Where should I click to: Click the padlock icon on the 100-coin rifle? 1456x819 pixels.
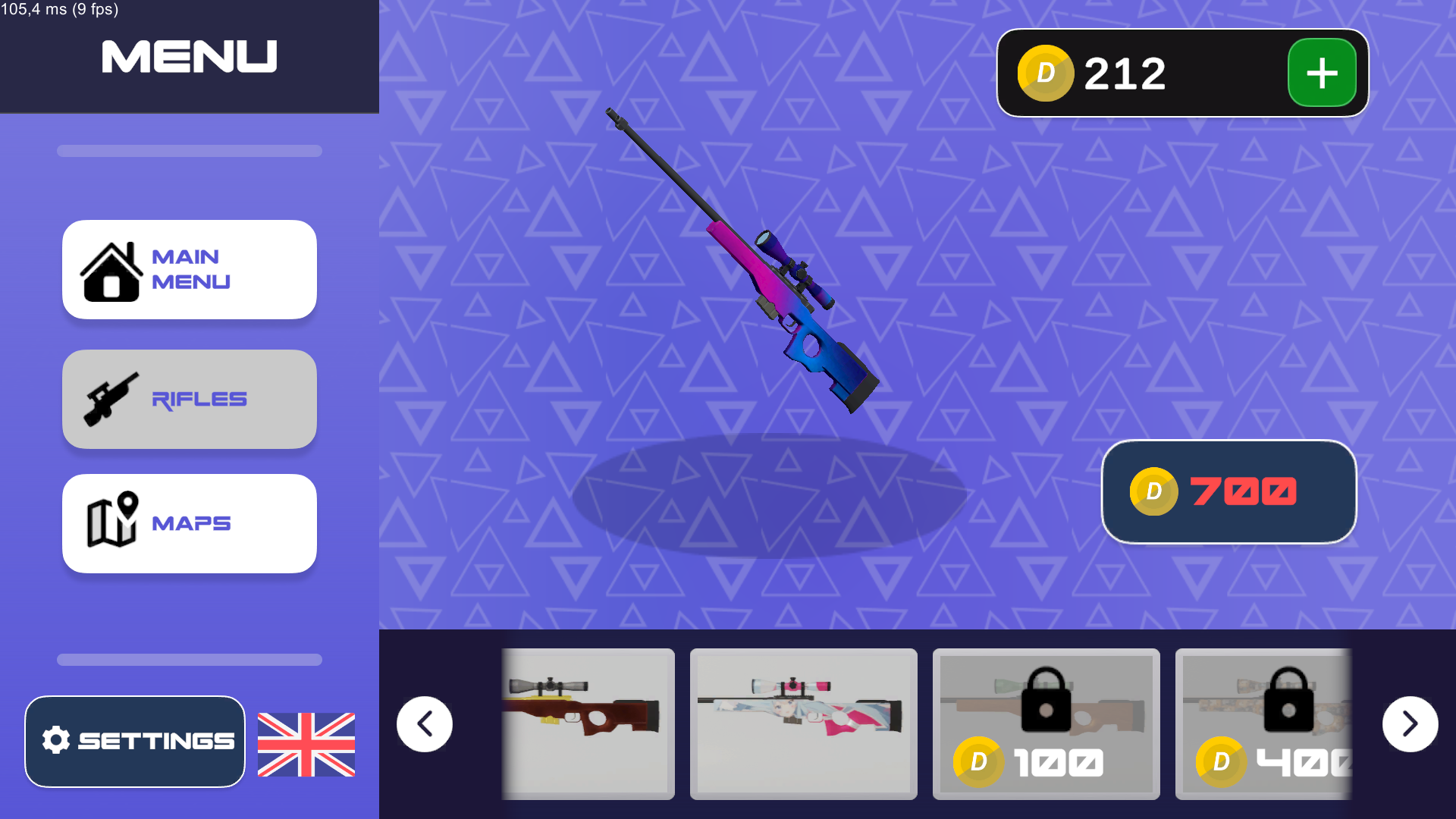(1046, 701)
